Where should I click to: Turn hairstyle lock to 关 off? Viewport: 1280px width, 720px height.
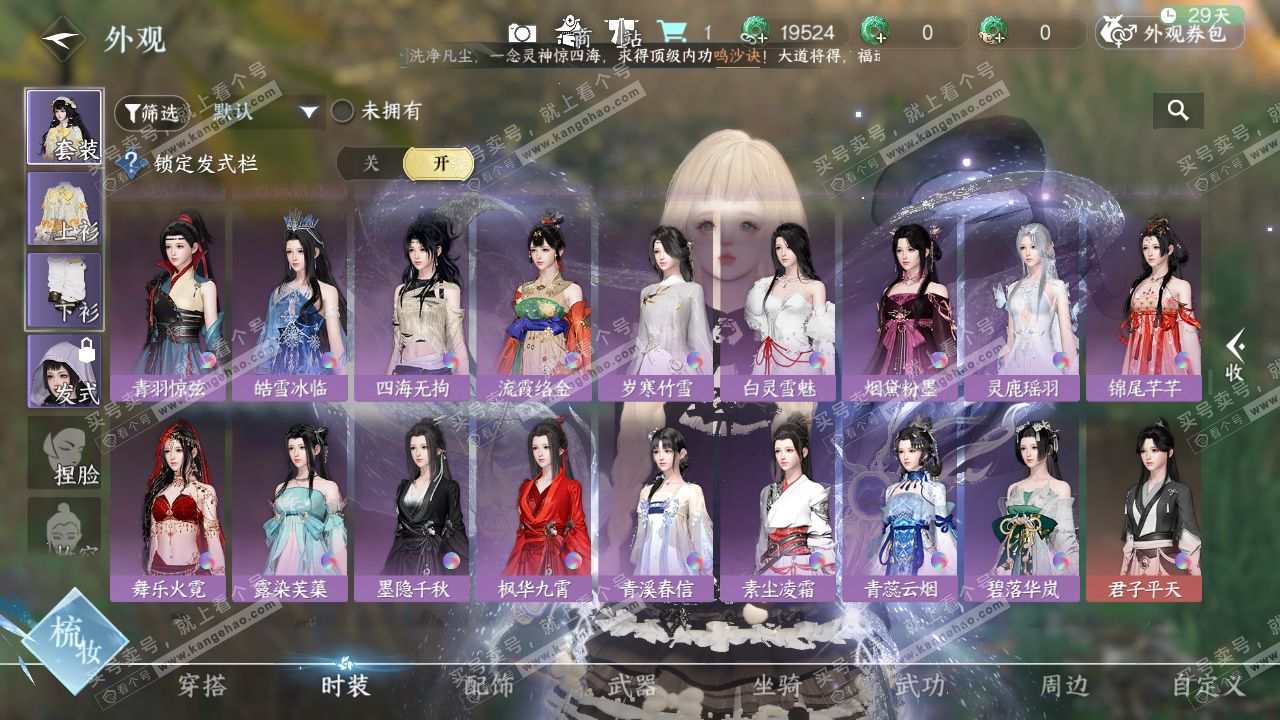click(371, 163)
